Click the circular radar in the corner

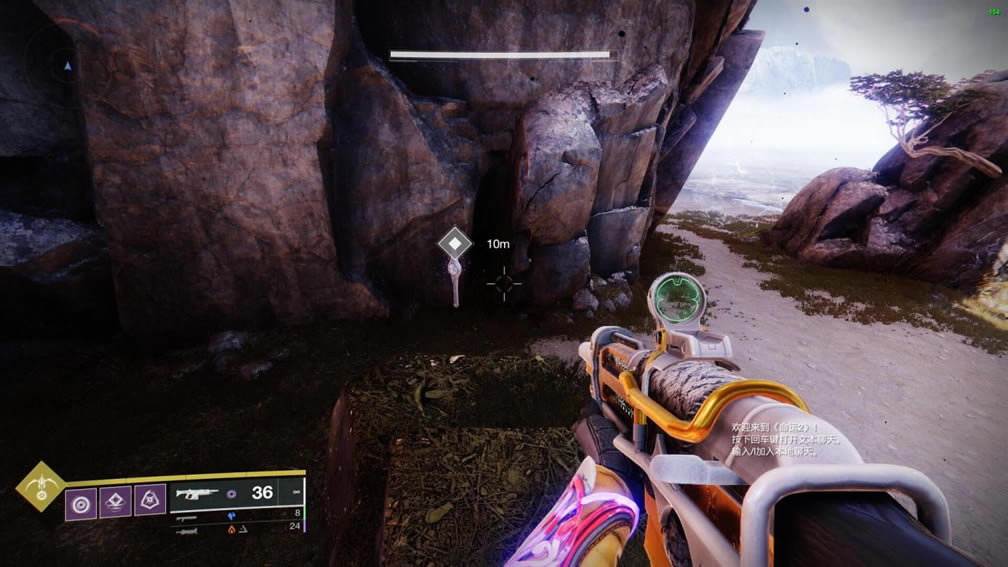click(x=66, y=66)
